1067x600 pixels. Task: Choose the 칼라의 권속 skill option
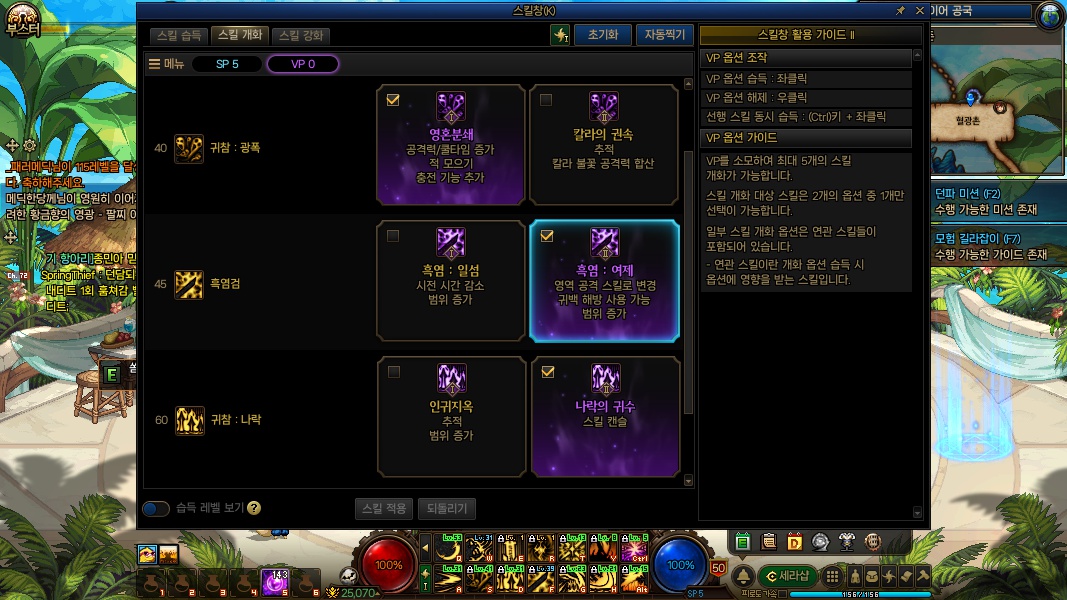(604, 141)
